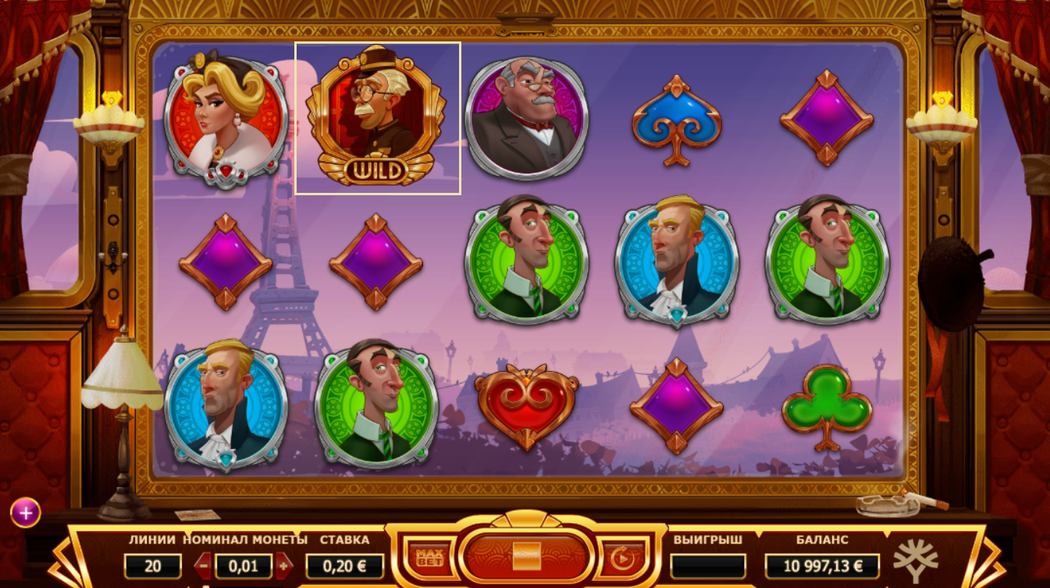Increase the coin value with plus arrow
Image resolution: width=1050 pixels, height=588 pixels.
pyautogui.click(x=284, y=566)
